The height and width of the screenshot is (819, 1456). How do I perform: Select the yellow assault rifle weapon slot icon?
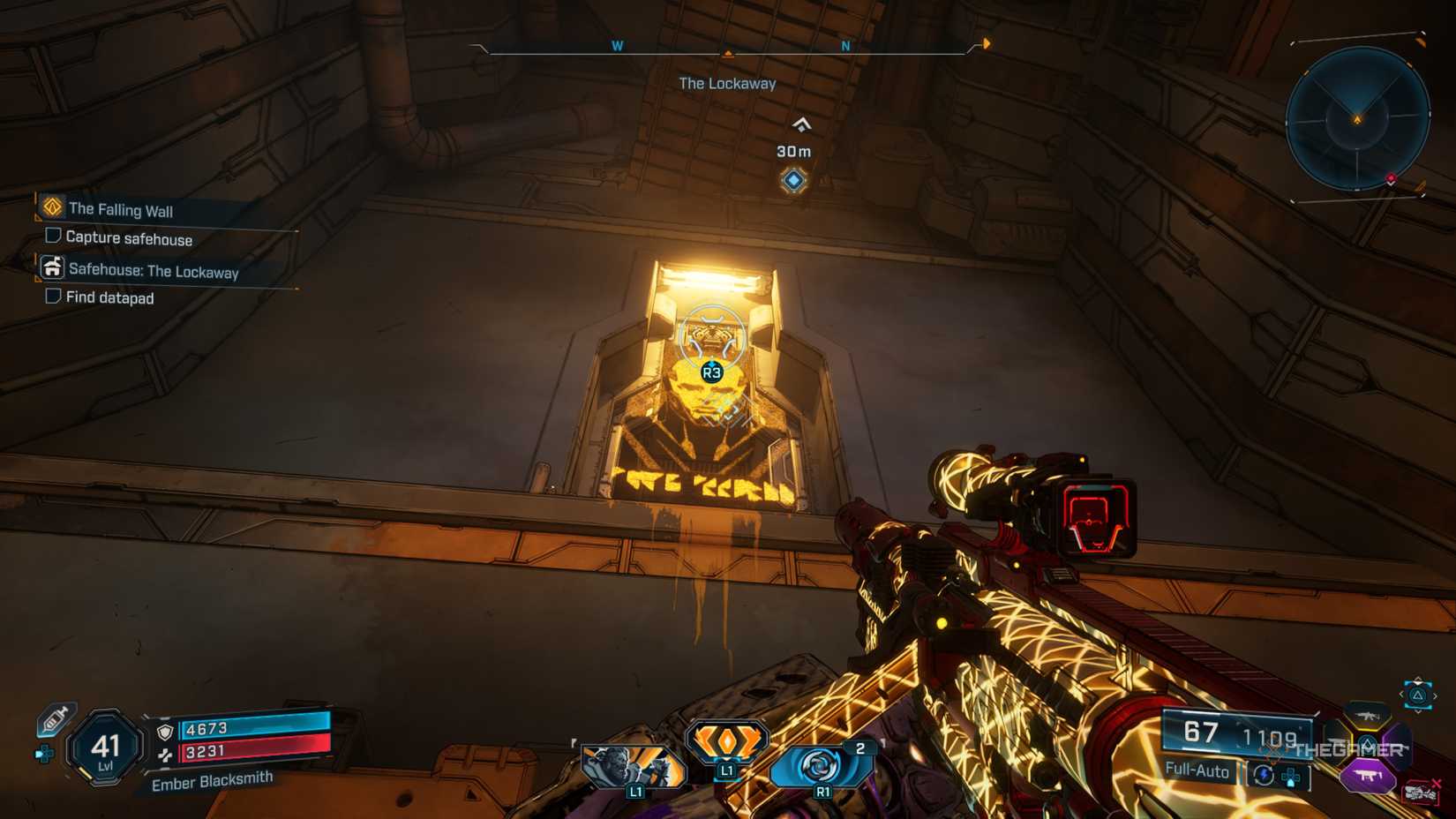coord(1368,716)
